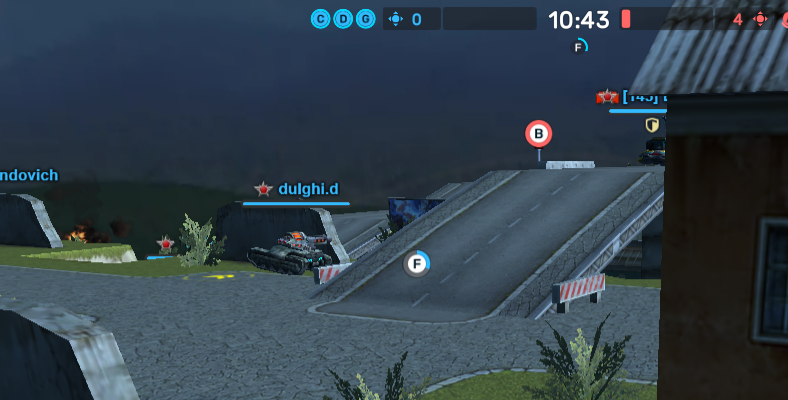The height and width of the screenshot is (400, 788).
Task: Click the F point marker on the ramp
Action: (417, 264)
